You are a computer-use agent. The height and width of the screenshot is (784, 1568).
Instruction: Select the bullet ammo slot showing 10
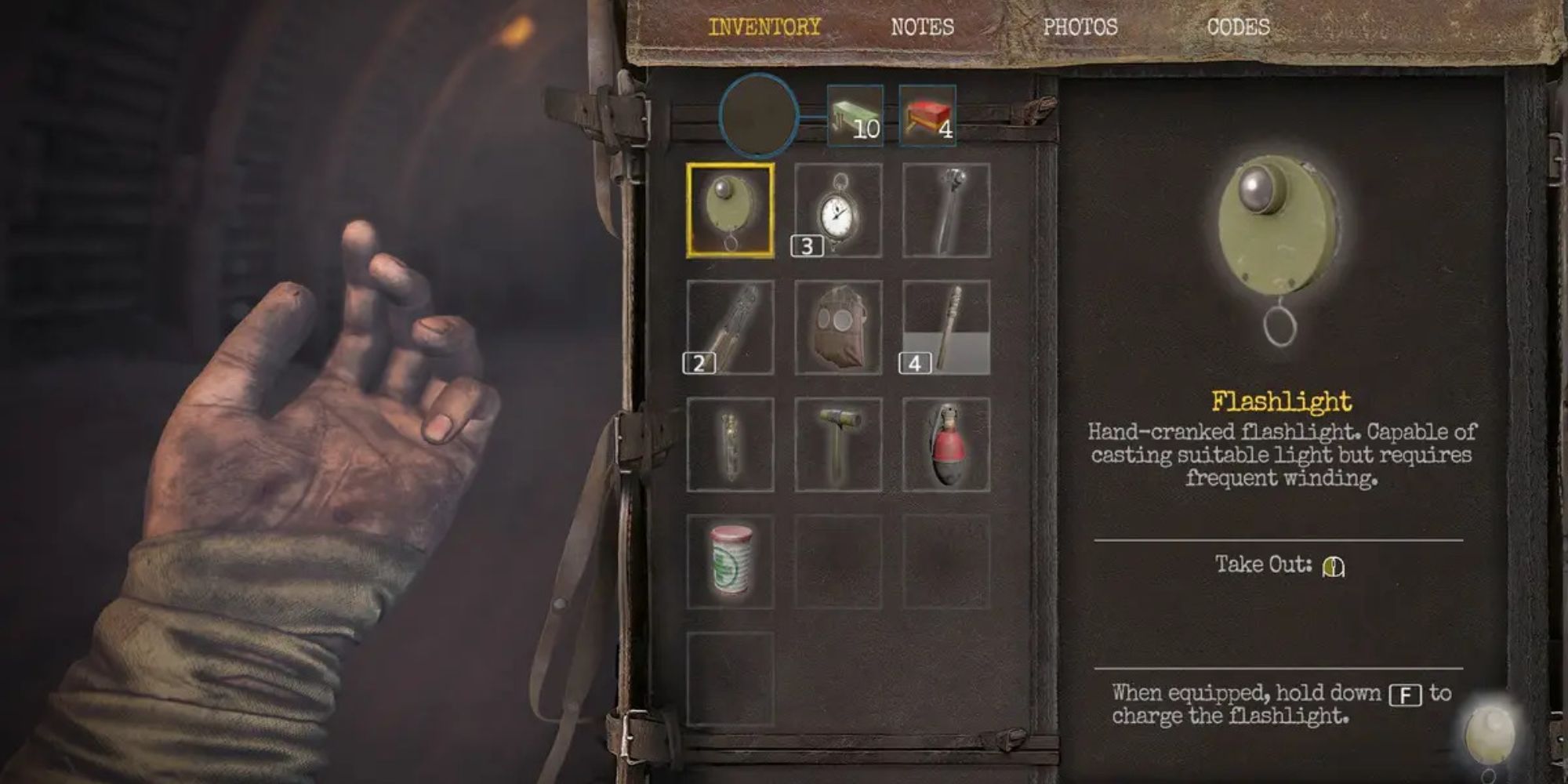pos(856,116)
